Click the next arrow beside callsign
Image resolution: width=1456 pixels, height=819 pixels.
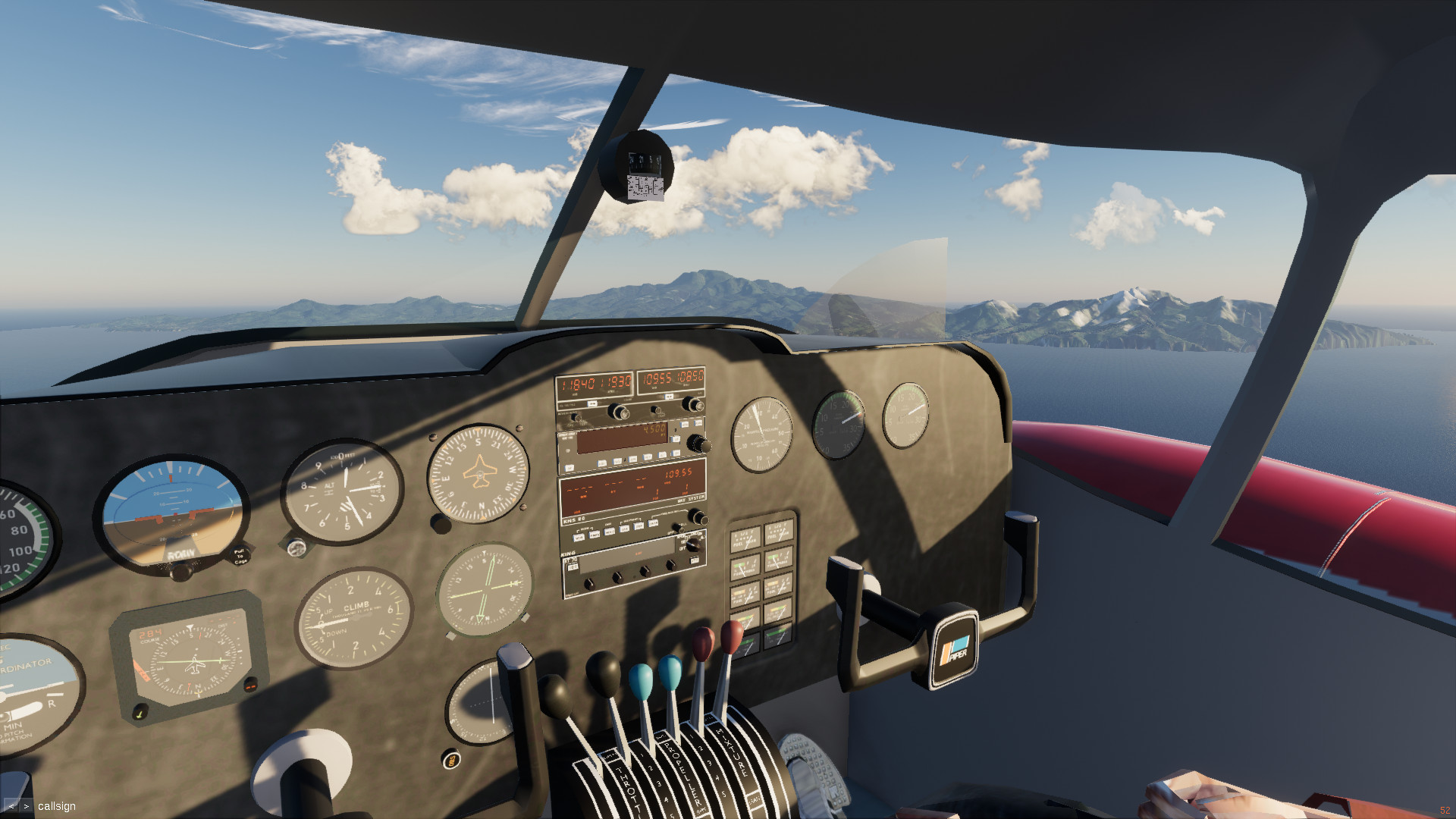coord(26,806)
